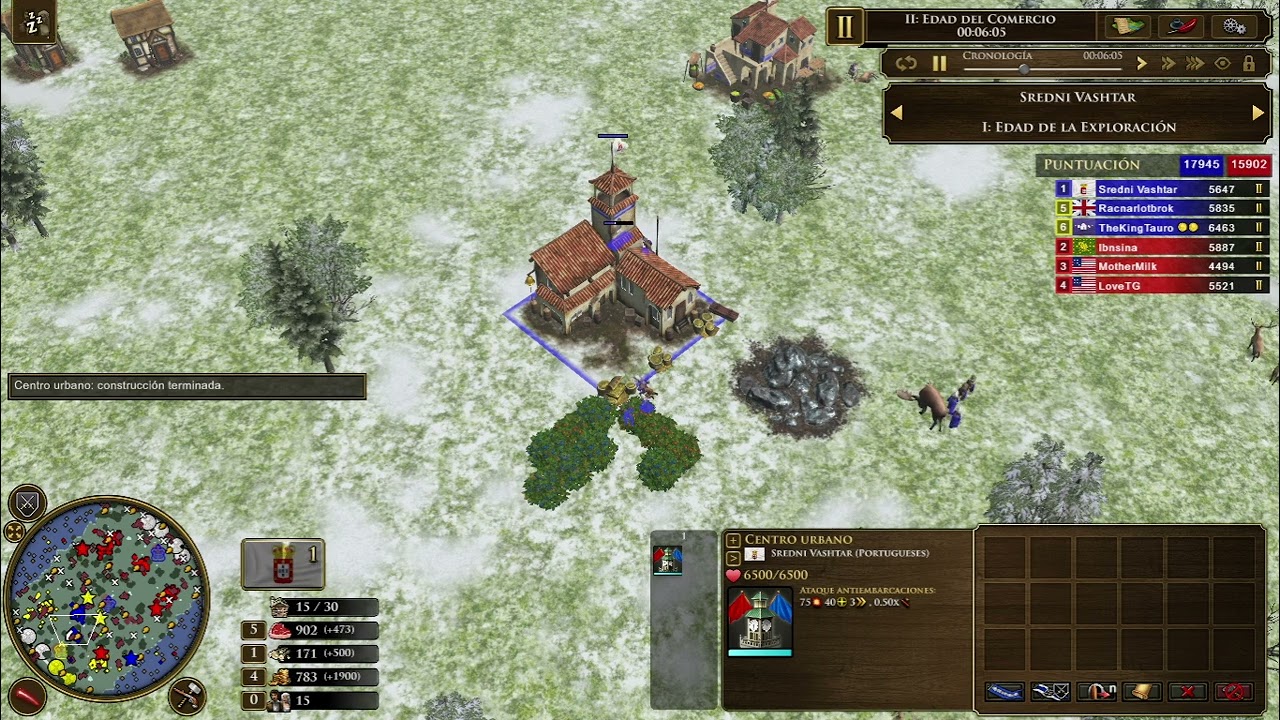
Task: Pause the replay playback
Action: tap(939, 64)
